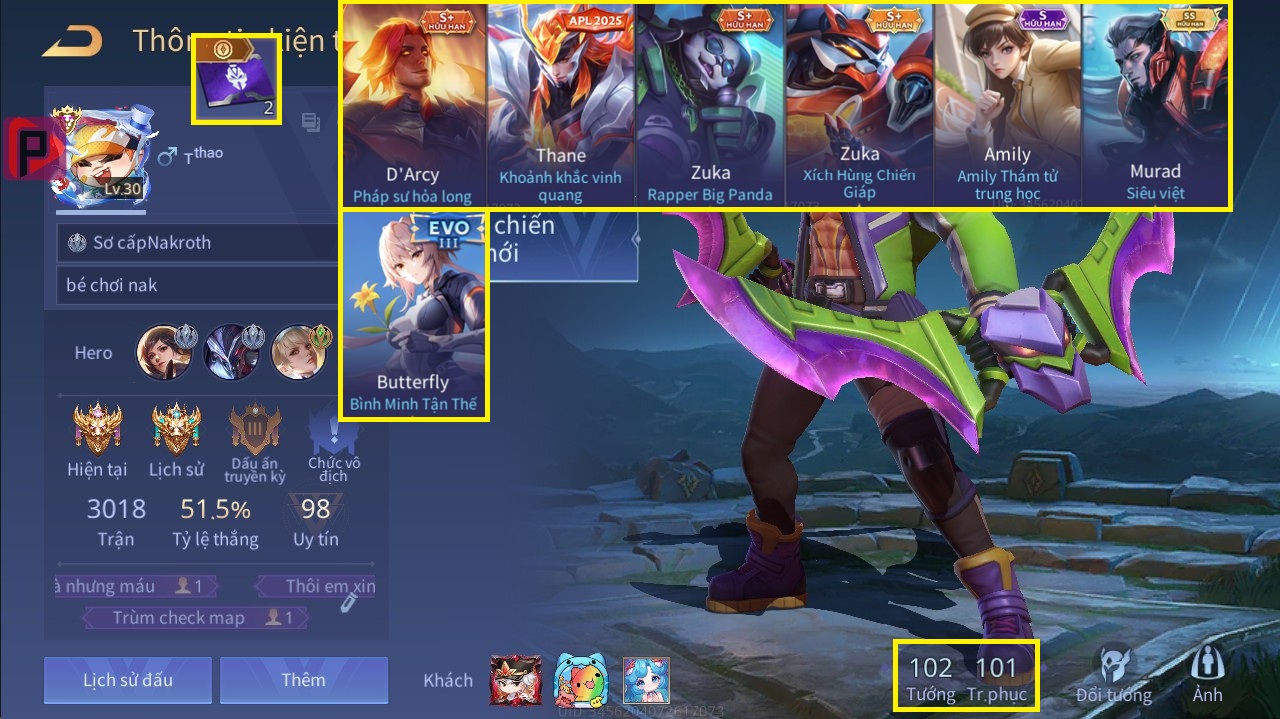Viewport: 1280px width, 719px height.
Task: Choose the Butterfly Bình Minh Tận Thế card
Action: coord(414,314)
